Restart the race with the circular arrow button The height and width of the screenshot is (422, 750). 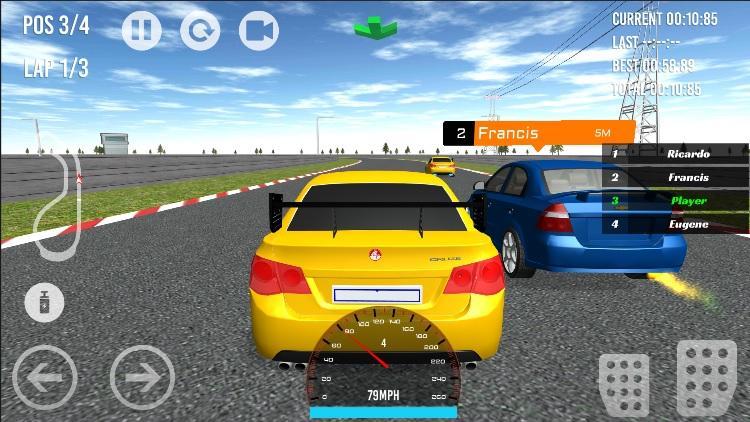tap(200, 31)
